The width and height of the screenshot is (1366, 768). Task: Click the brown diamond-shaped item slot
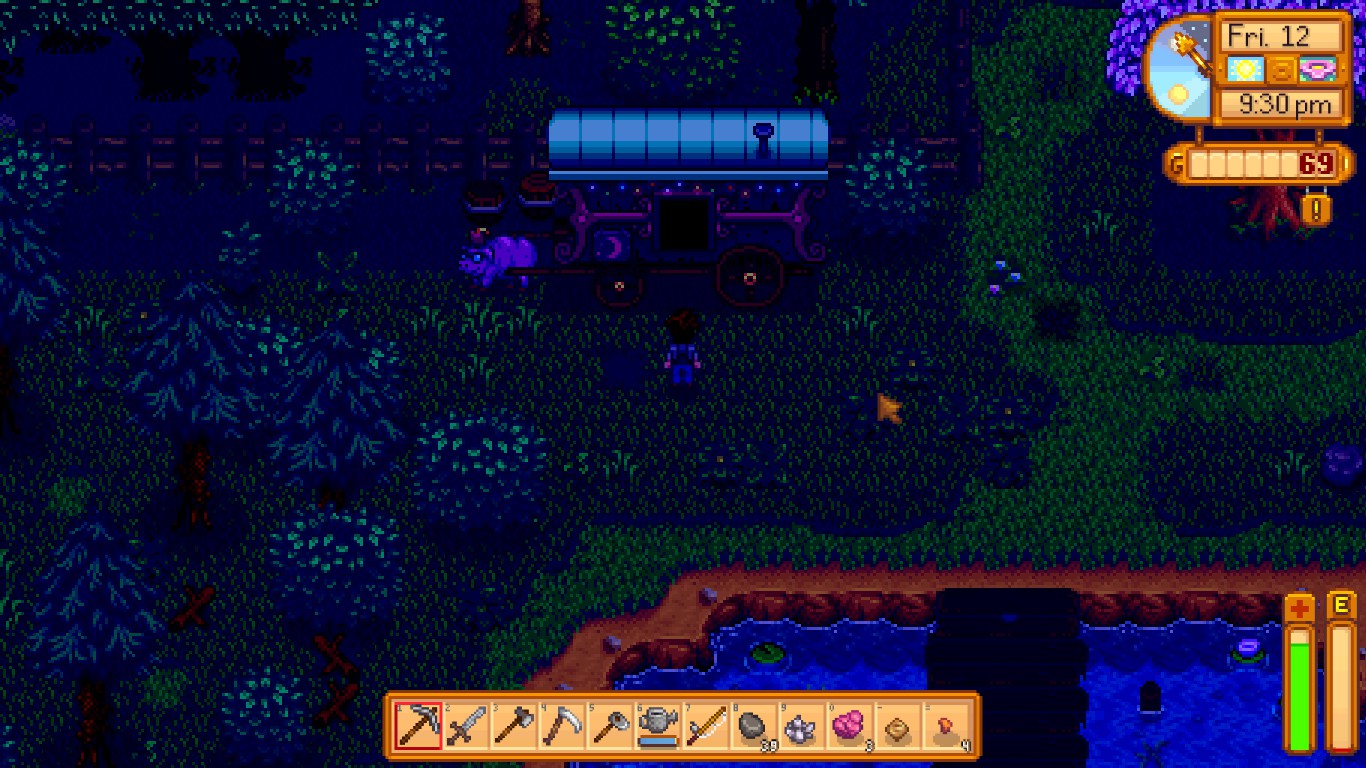click(x=896, y=726)
